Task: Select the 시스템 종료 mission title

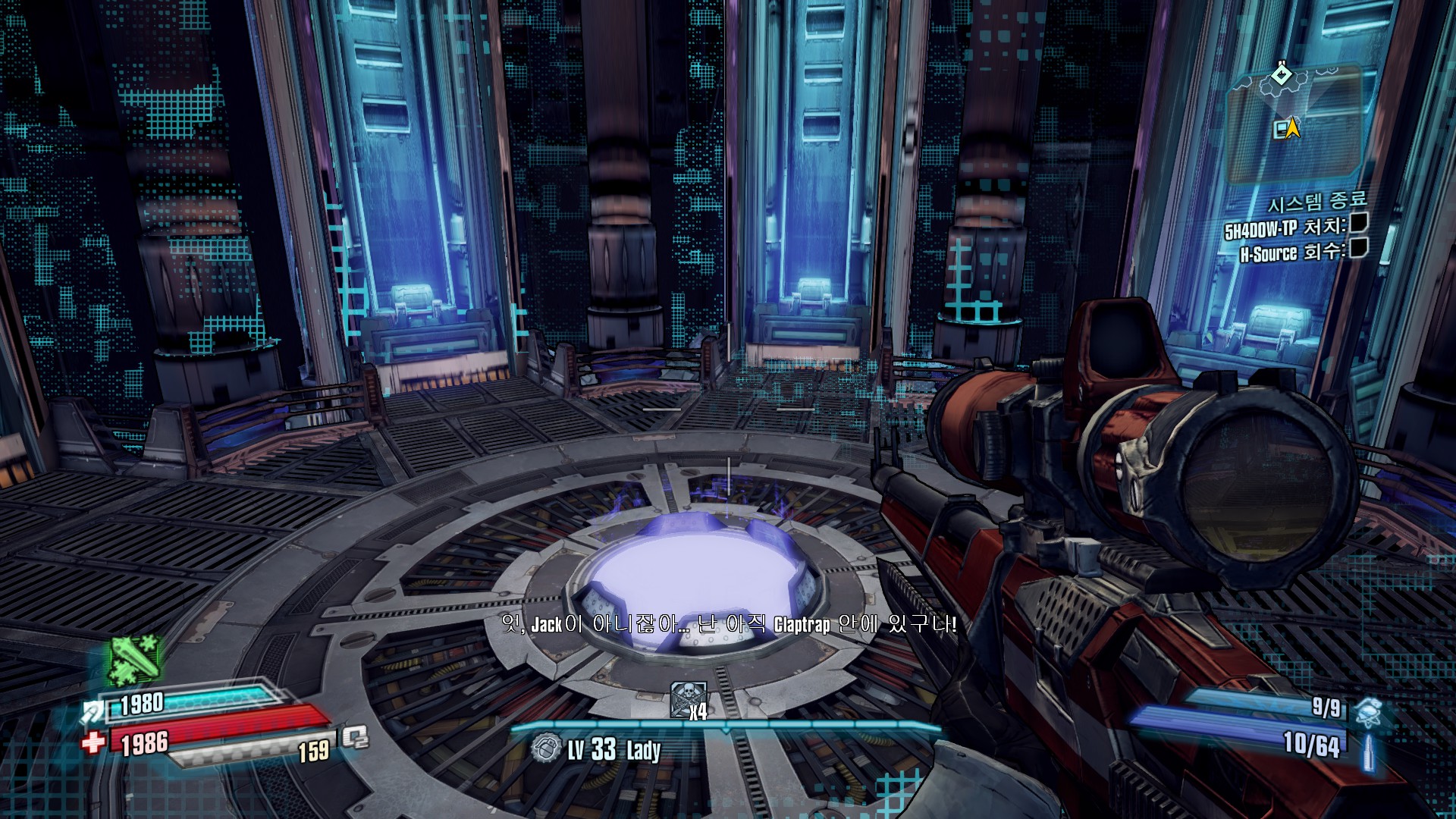Action: [x=1317, y=202]
